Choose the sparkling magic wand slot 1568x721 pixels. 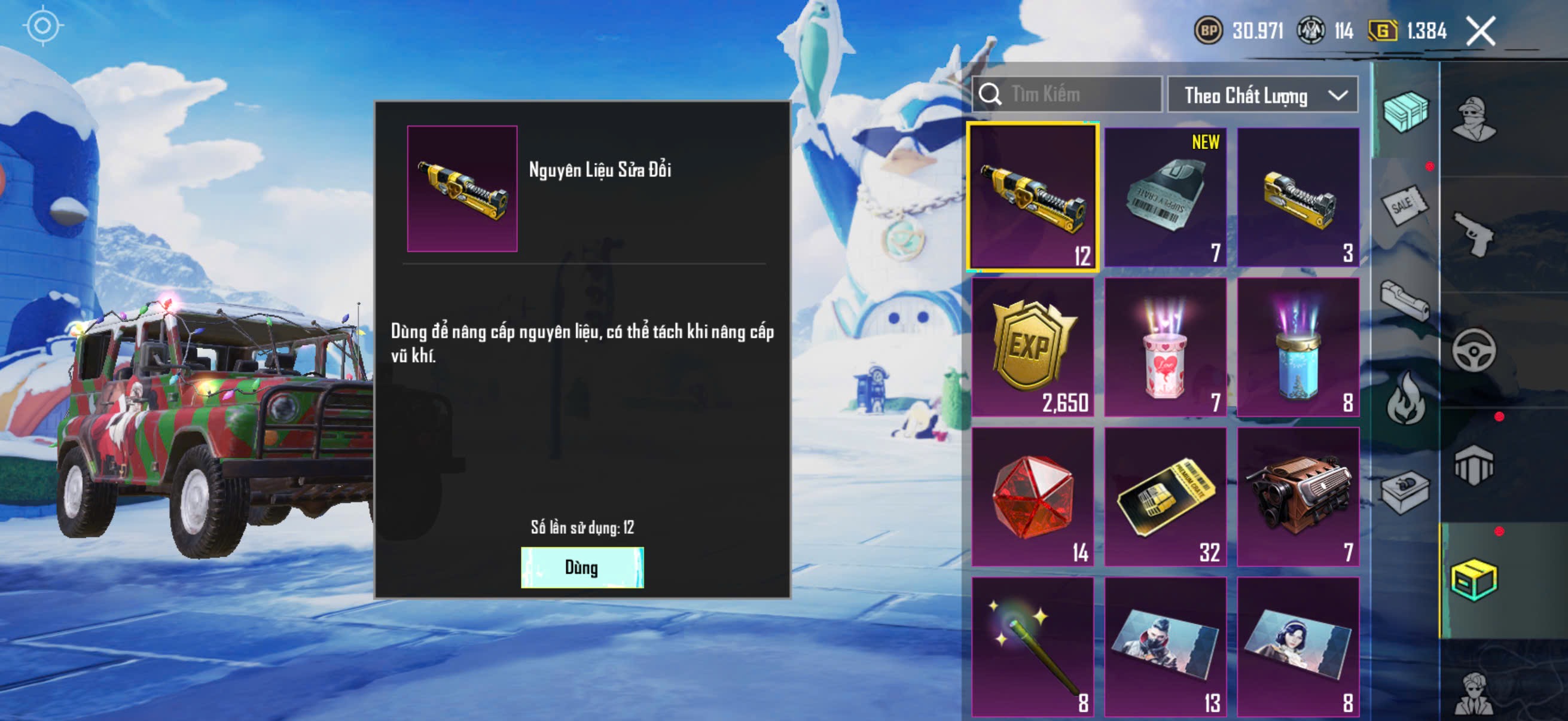(x=1032, y=646)
